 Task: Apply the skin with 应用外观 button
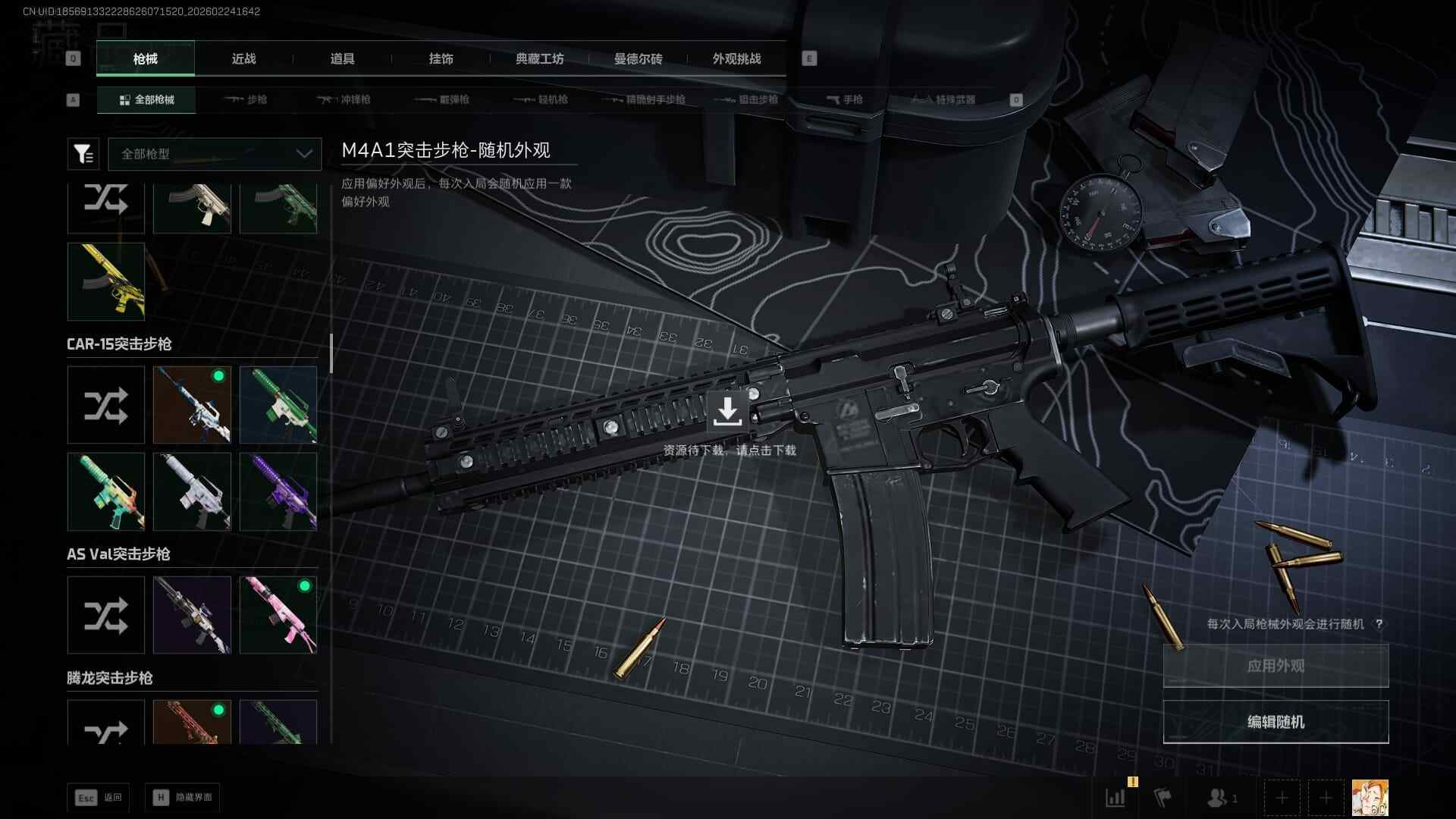pyautogui.click(x=1276, y=666)
